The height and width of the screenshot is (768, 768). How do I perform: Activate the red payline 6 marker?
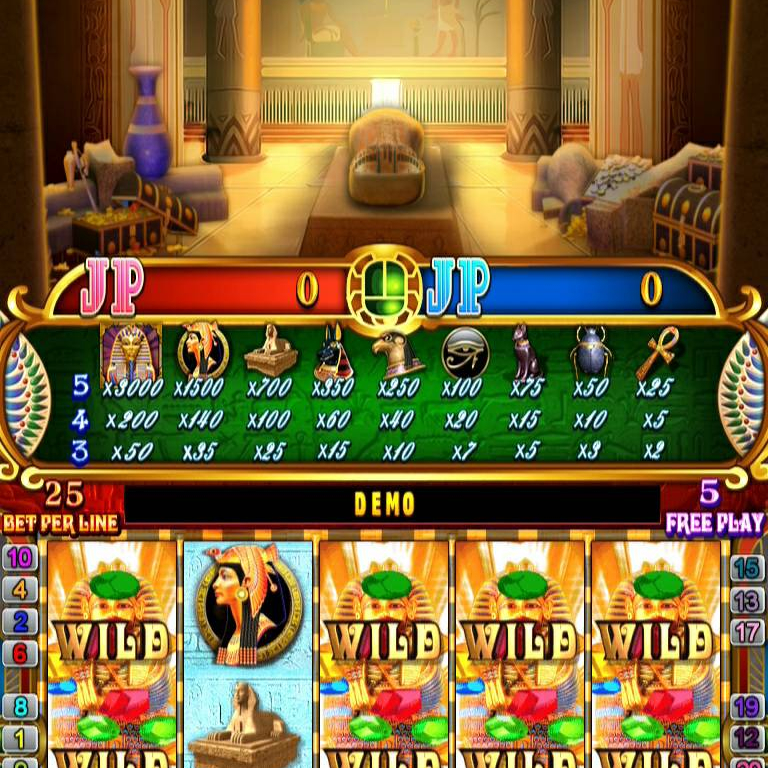click(x=19, y=654)
